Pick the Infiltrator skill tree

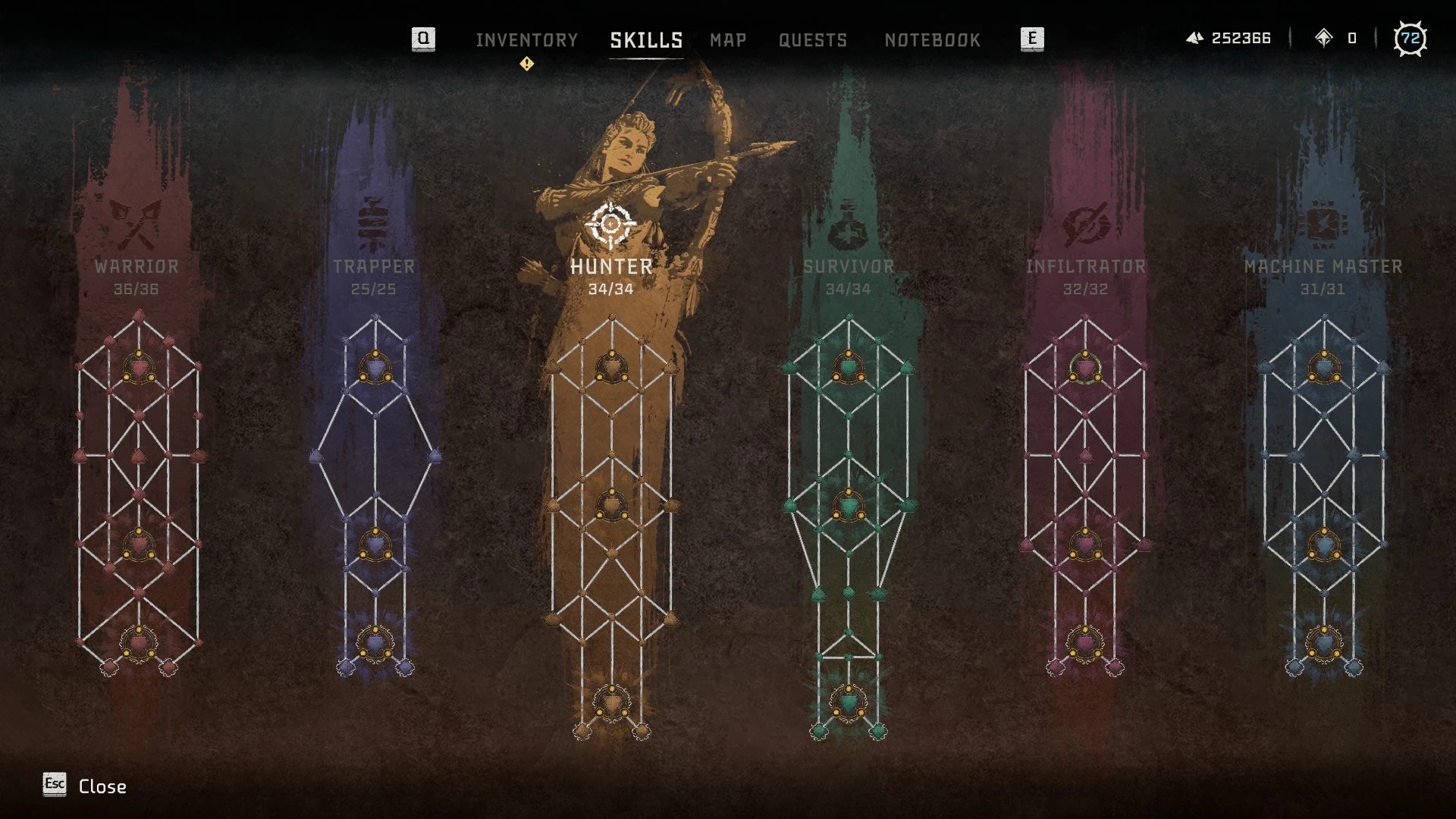coord(1085,267)
